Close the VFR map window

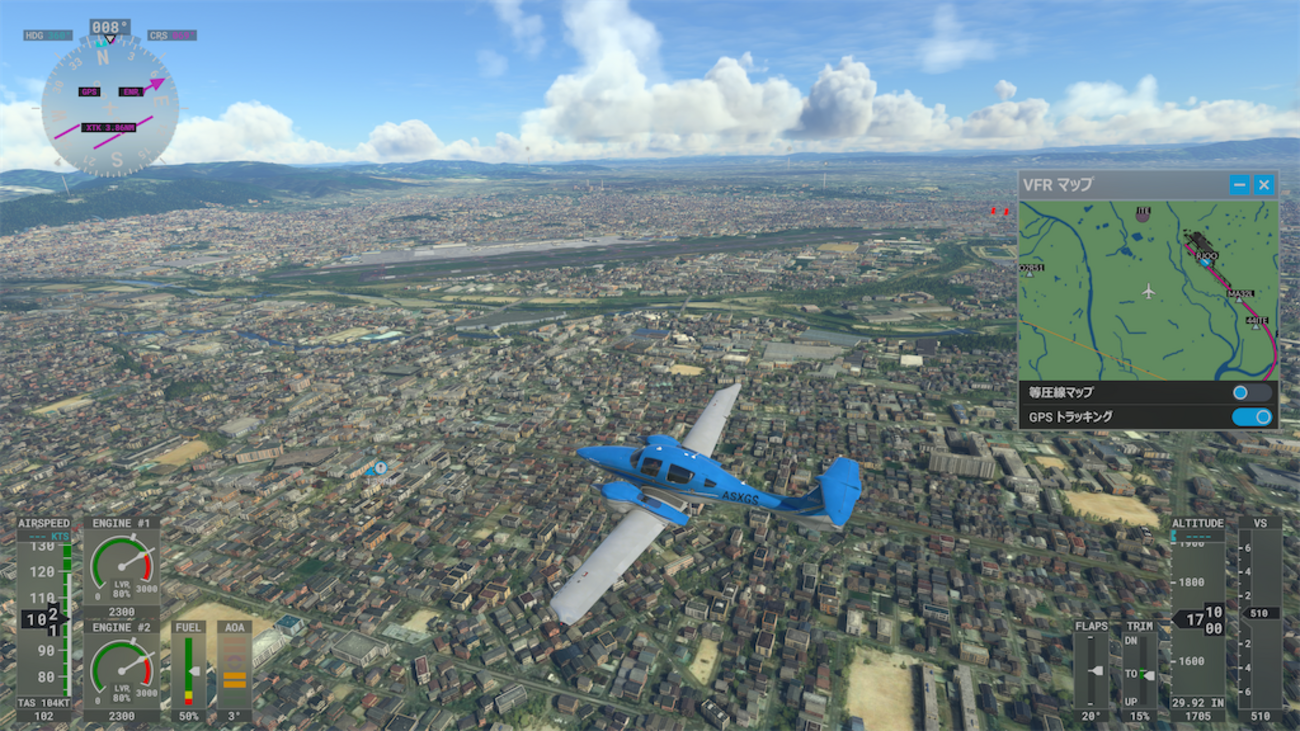tap(1264, 184)
